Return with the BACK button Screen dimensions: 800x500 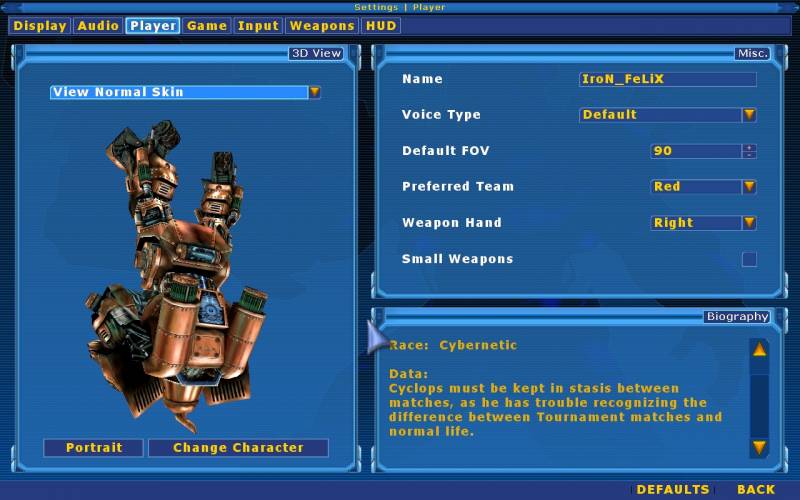click(x=756, y=490)
